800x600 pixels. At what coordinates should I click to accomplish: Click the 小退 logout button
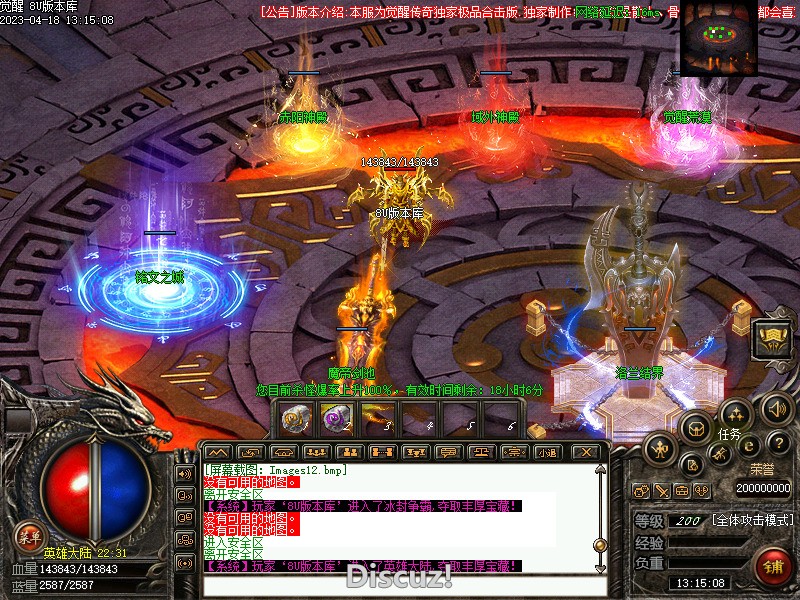pos(548,452)
